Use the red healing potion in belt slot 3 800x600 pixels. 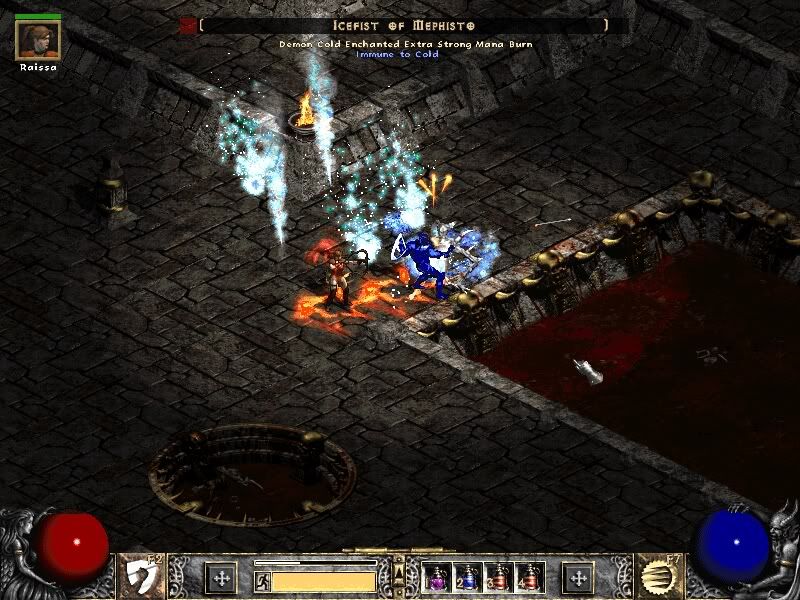[x=498, y=577]
